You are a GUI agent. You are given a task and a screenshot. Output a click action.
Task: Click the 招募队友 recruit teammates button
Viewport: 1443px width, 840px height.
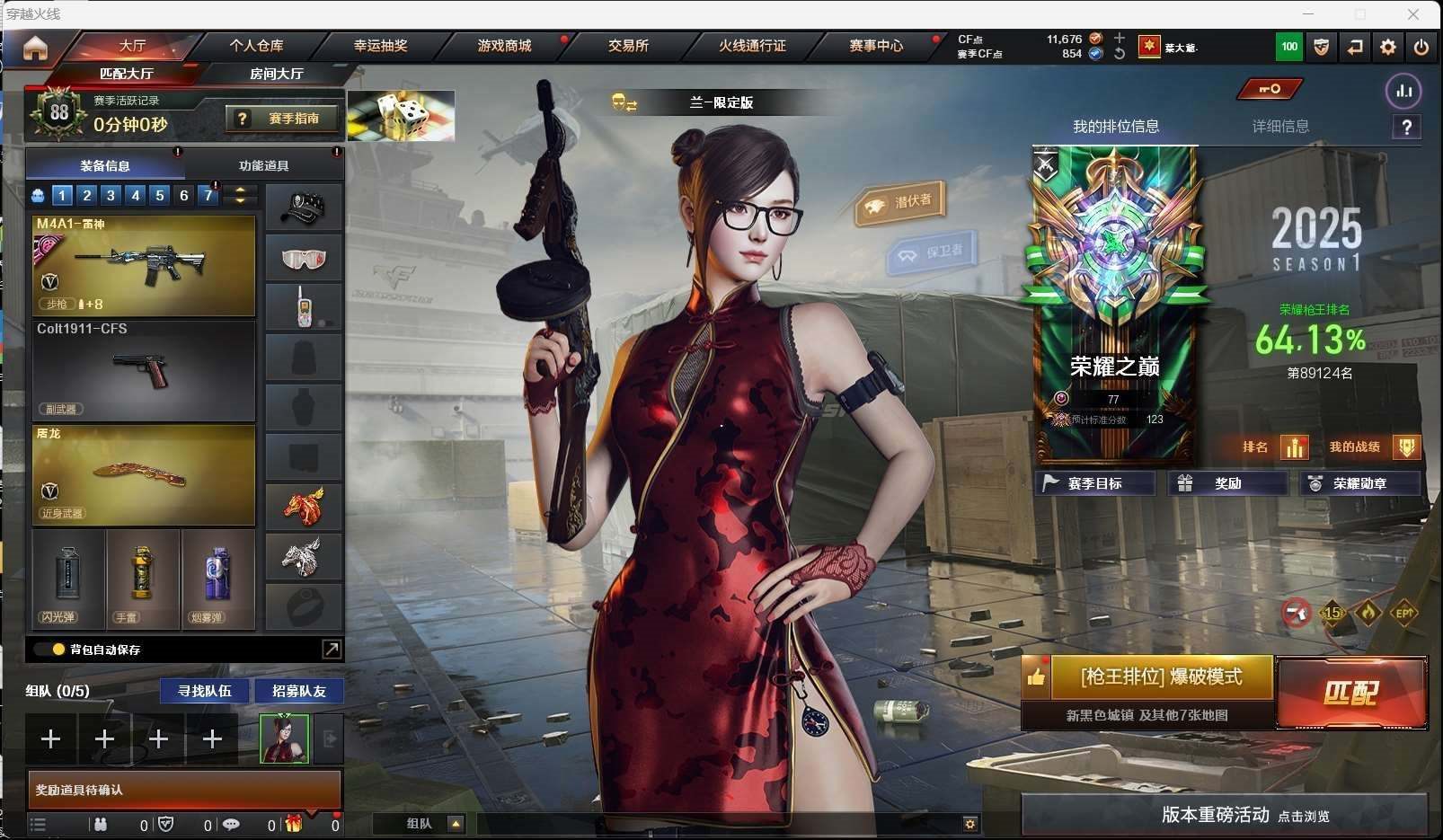click(x=298, y=691)
